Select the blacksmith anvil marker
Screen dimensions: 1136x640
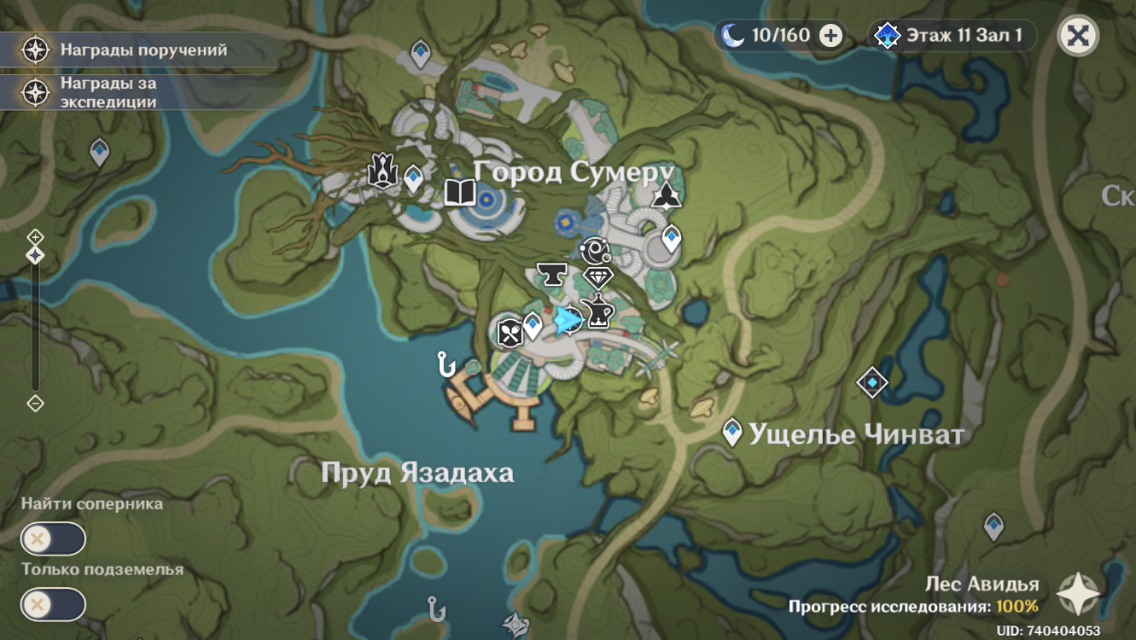click(x=549, y=273)
